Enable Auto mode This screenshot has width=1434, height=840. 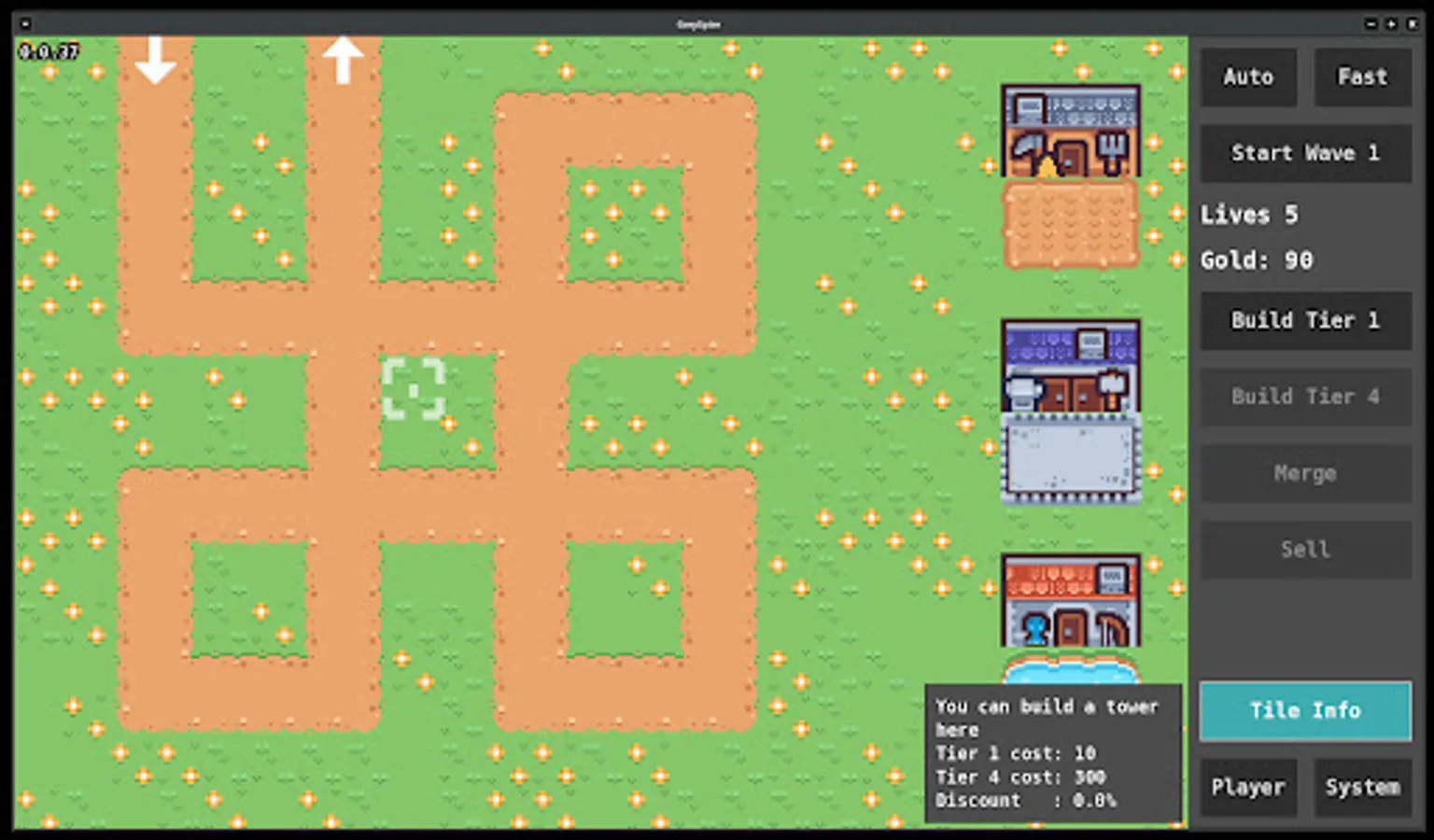point(1248,77)
